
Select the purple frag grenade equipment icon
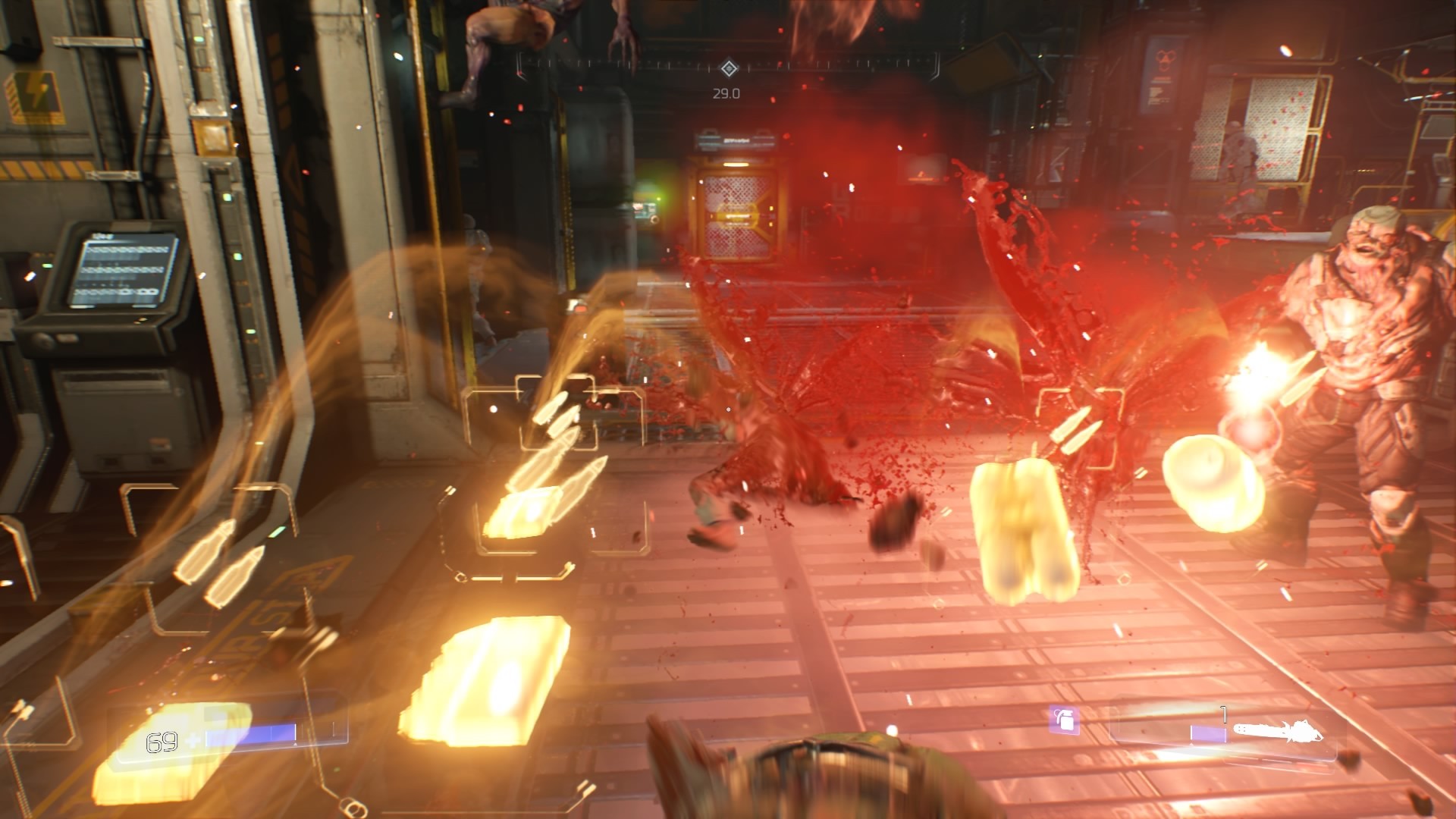click(x=1064, y=720)
